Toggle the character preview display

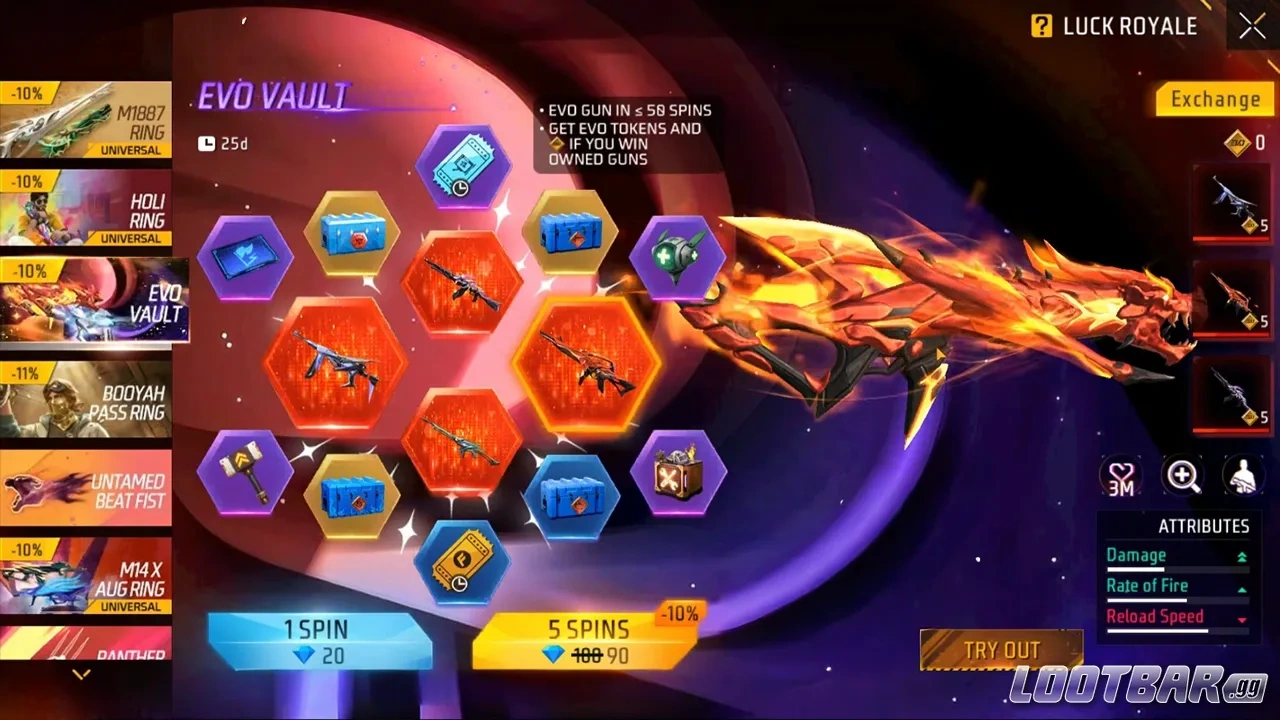[x=1243, y=477]
